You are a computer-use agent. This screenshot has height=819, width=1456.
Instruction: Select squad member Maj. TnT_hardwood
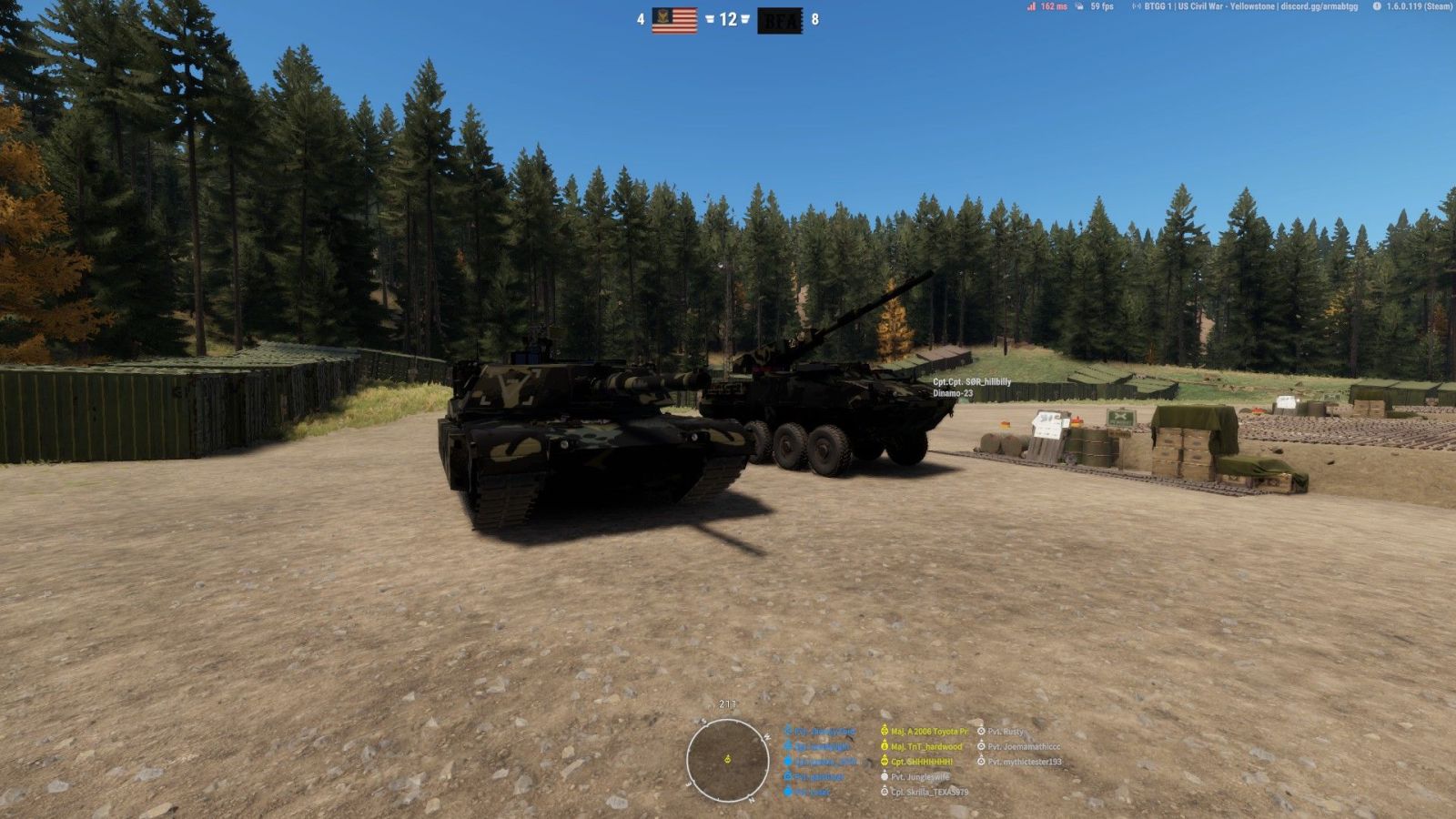point(925,746)
